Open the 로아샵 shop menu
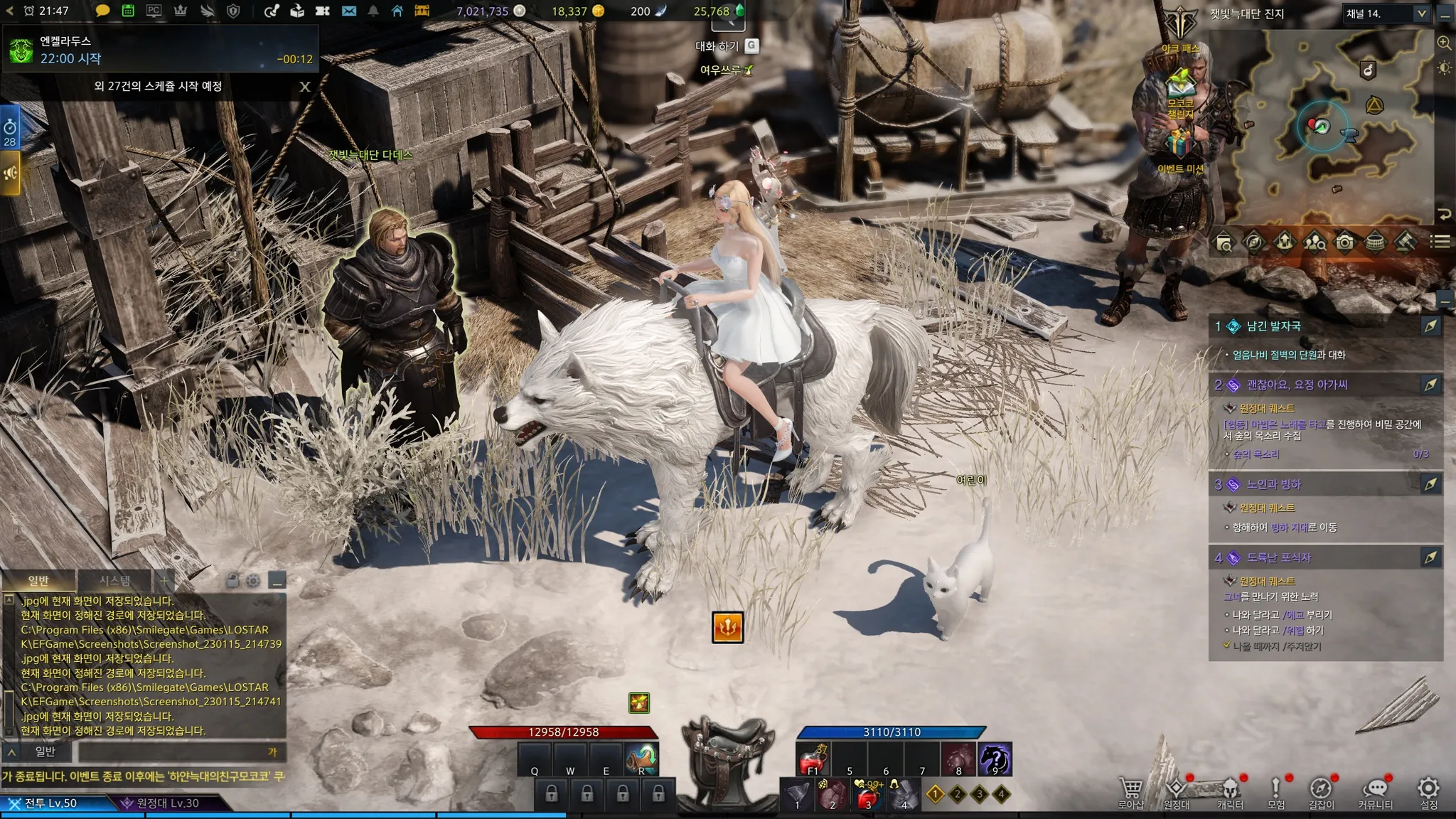The image size is (1456, 819). [x=1130, y=792]
